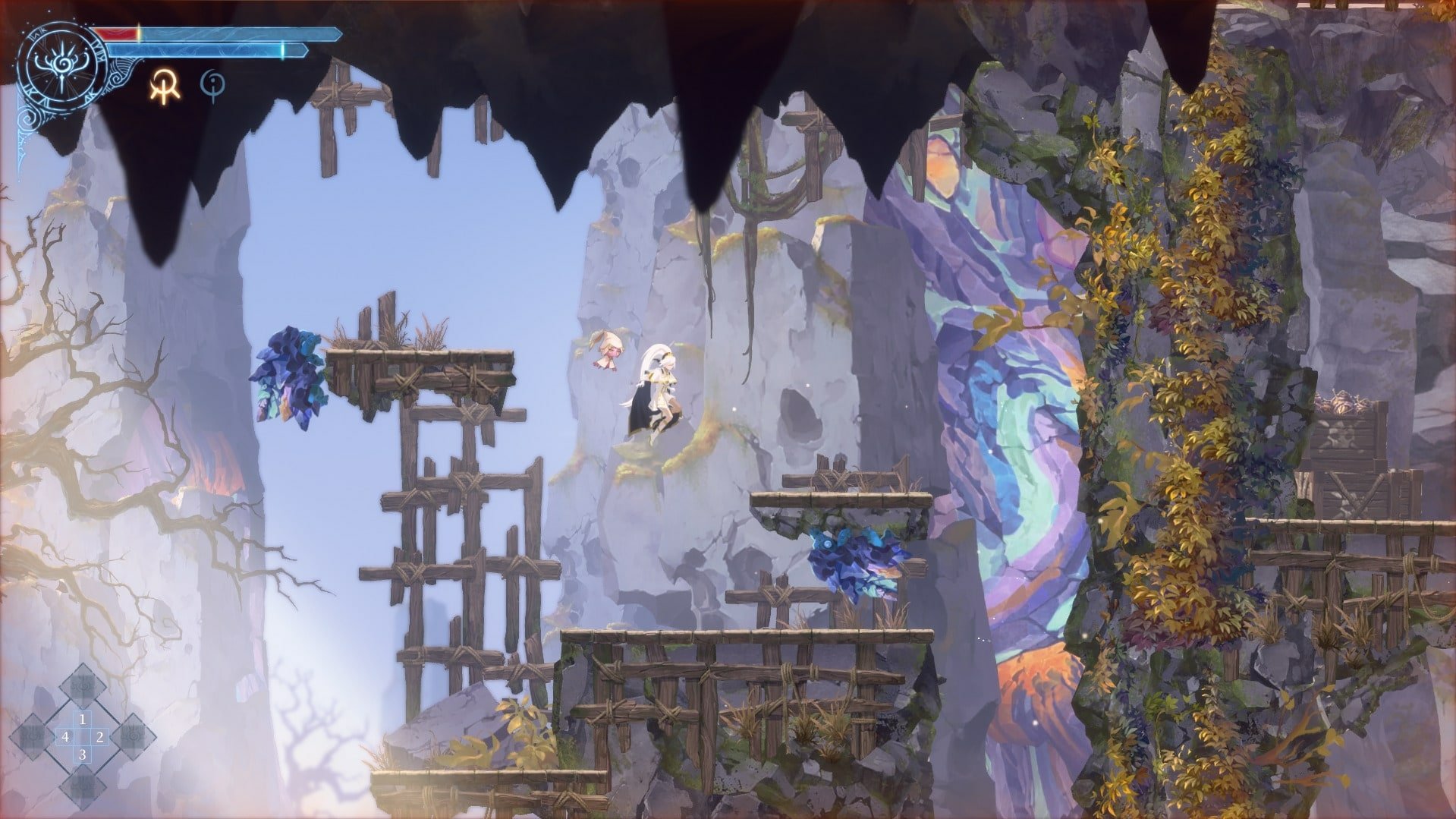Toggle the right diamond skill slot
This screenshot has height=819, width=1456.
(x=134, y=736)
